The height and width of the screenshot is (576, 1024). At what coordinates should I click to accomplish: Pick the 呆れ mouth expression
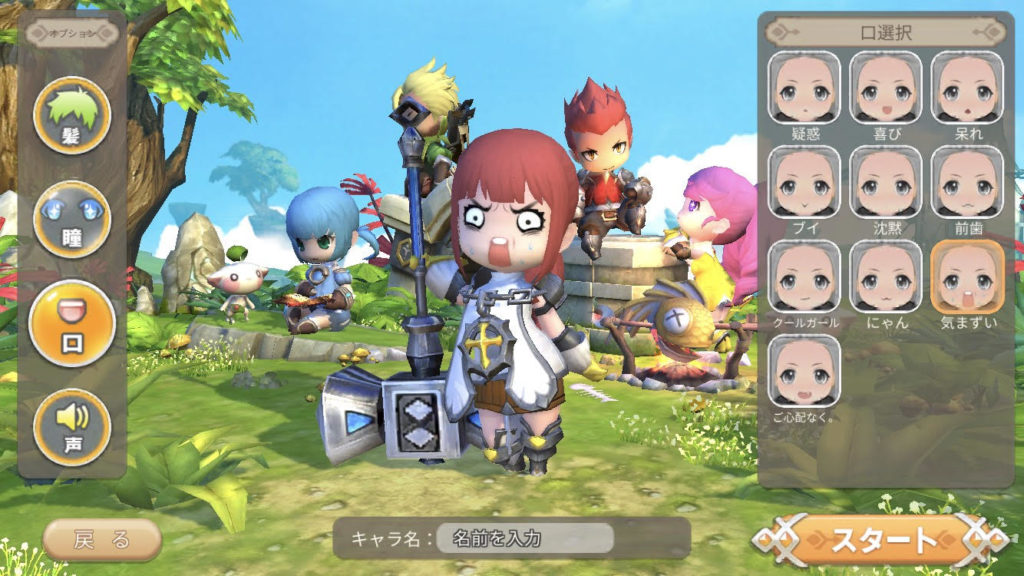click(967, 88)
